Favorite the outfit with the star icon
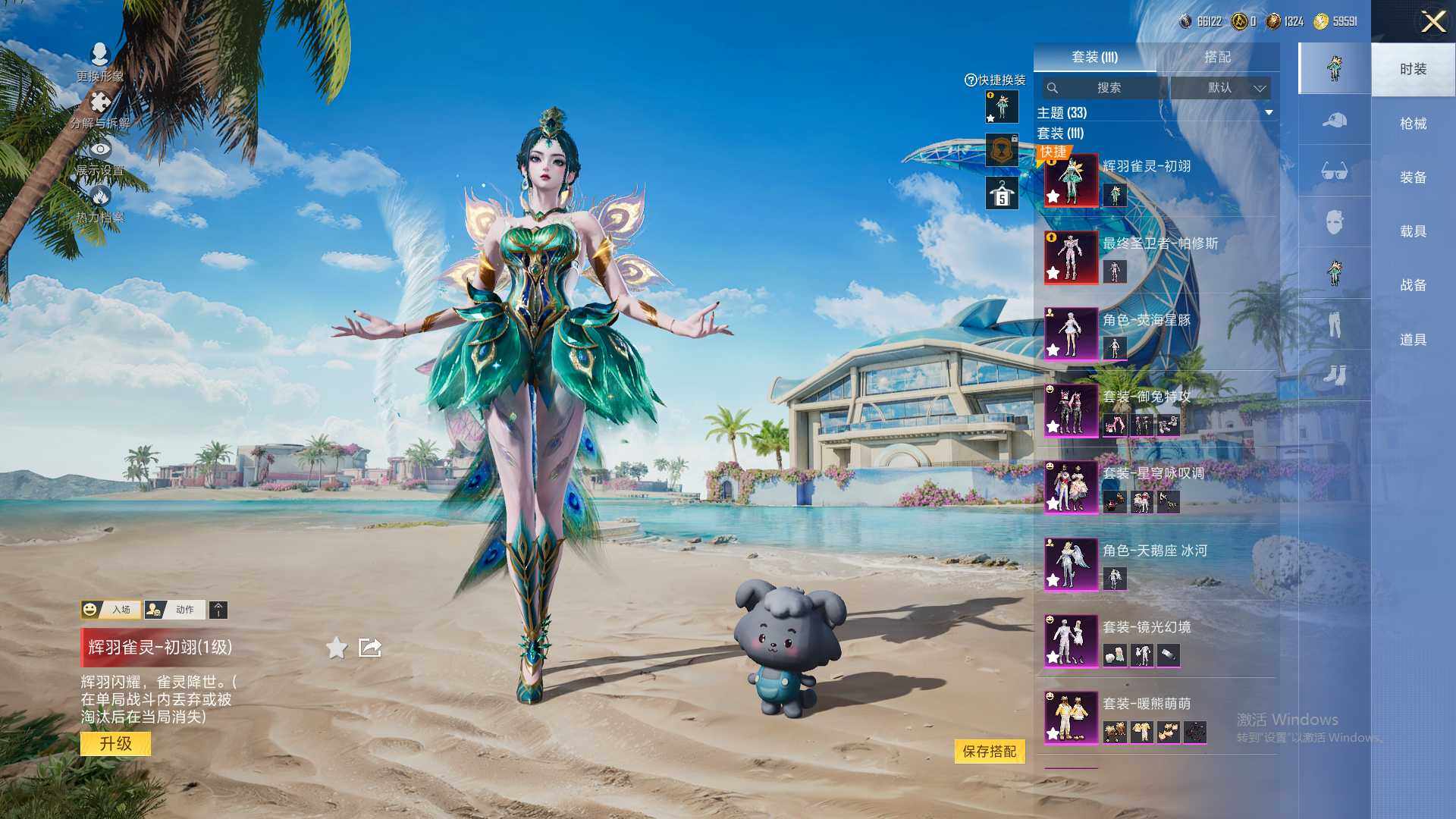Viewport: 1456px width, 819px height. point(337,648)
